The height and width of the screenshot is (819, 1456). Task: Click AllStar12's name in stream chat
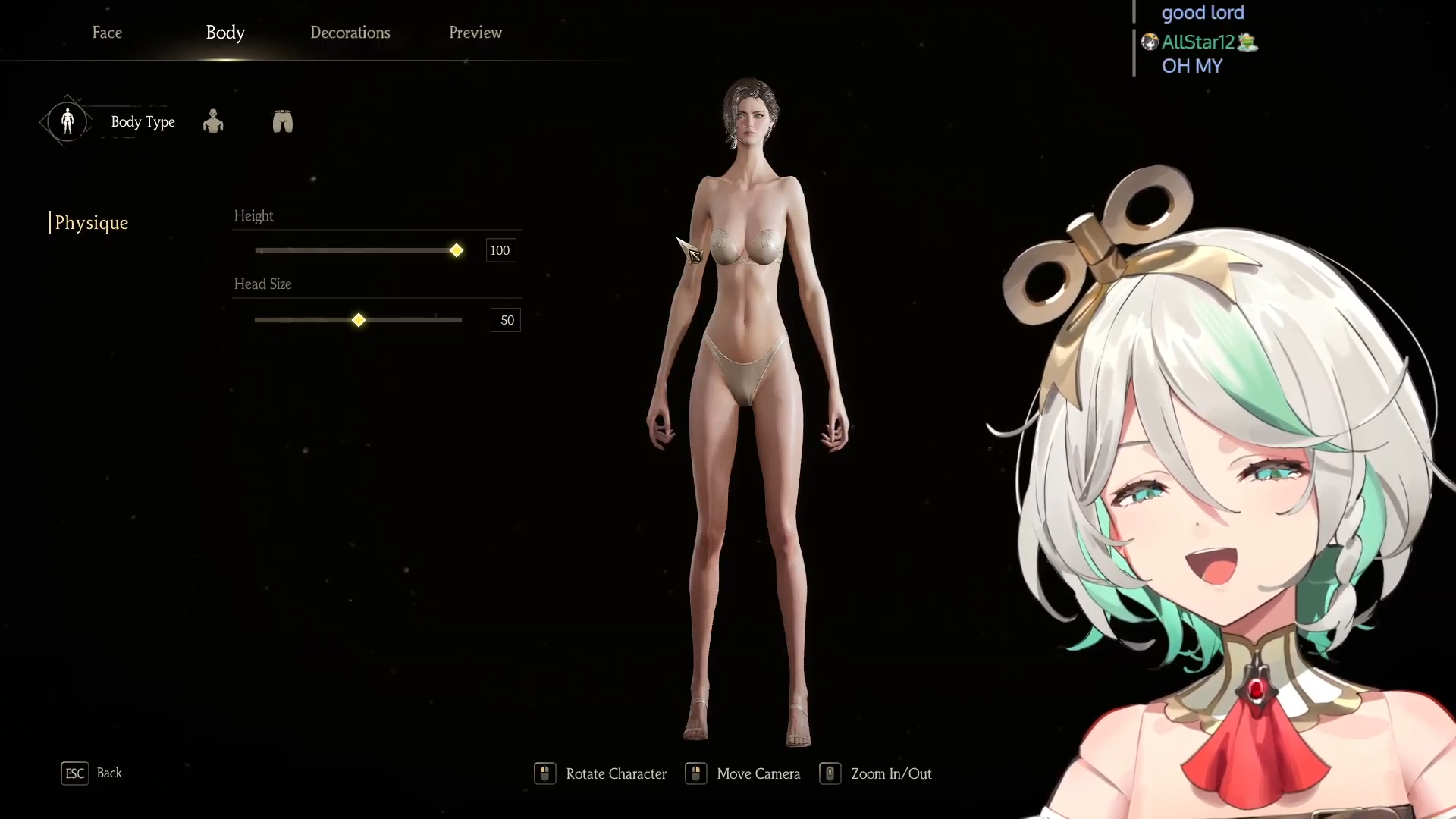(1197, 42)
